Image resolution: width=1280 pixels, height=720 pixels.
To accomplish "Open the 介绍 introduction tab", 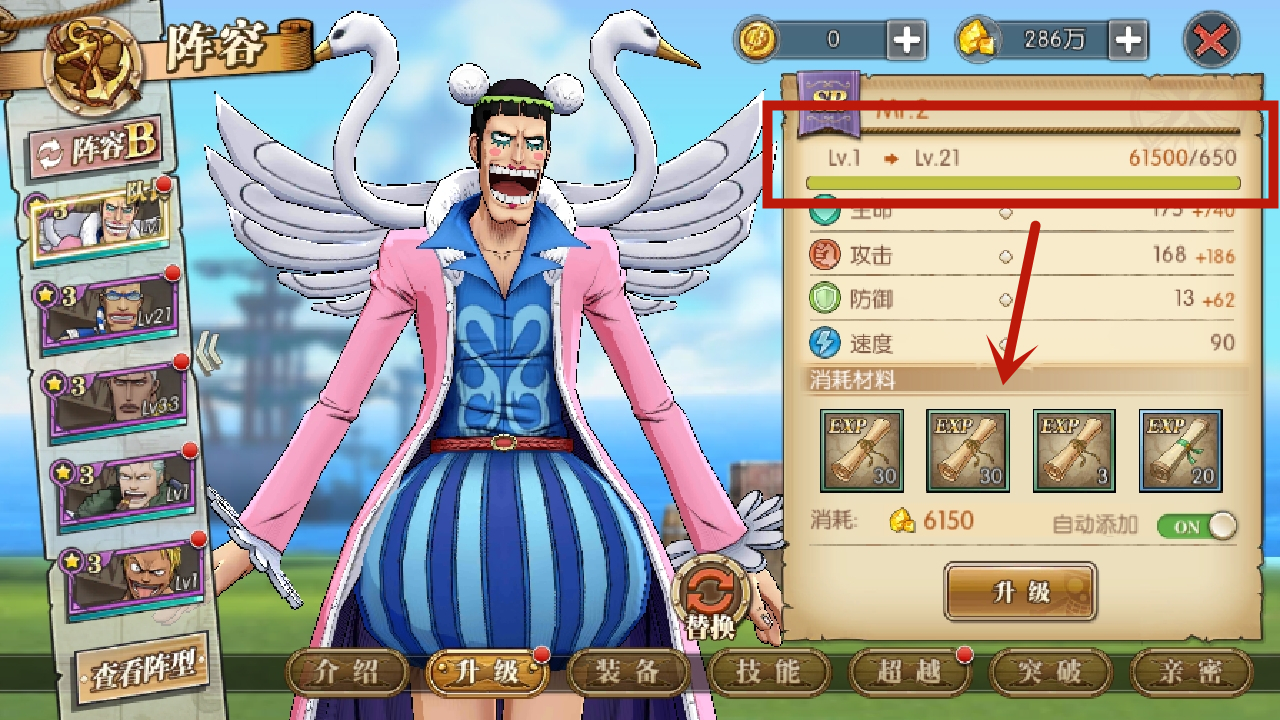I will (x=347, y=672).
